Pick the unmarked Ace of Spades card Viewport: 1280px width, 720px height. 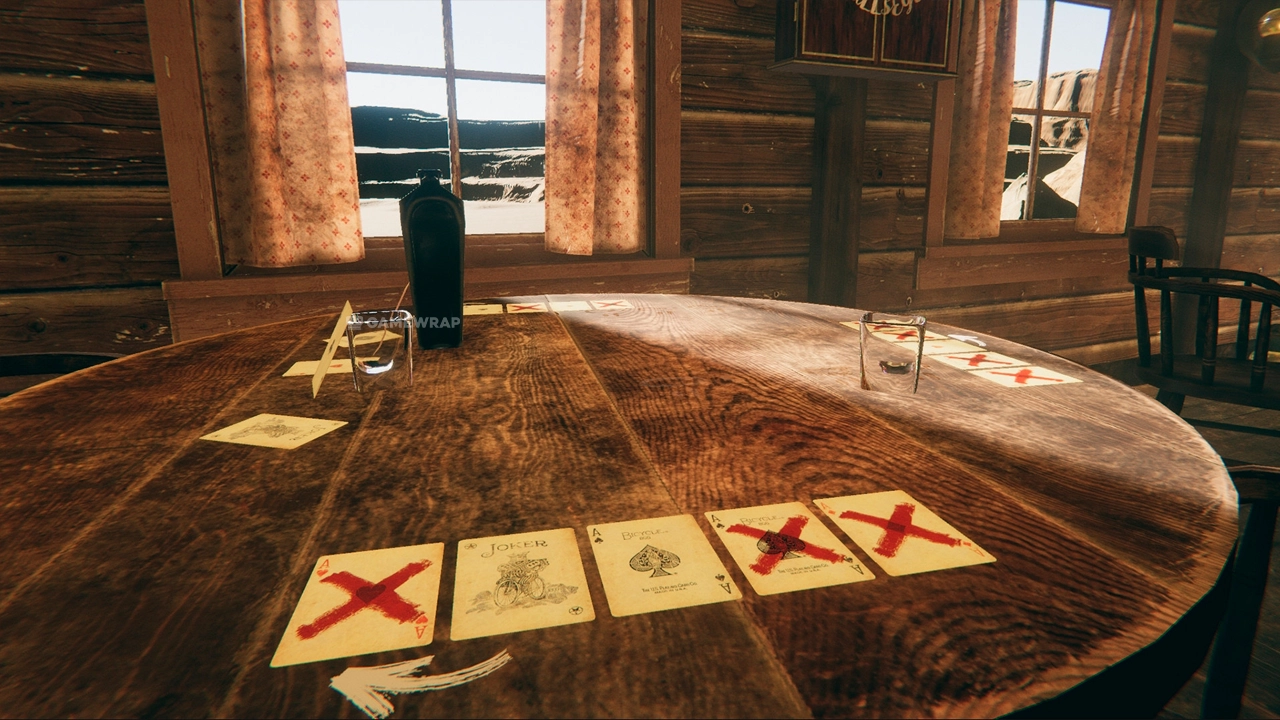coord(661,562)
